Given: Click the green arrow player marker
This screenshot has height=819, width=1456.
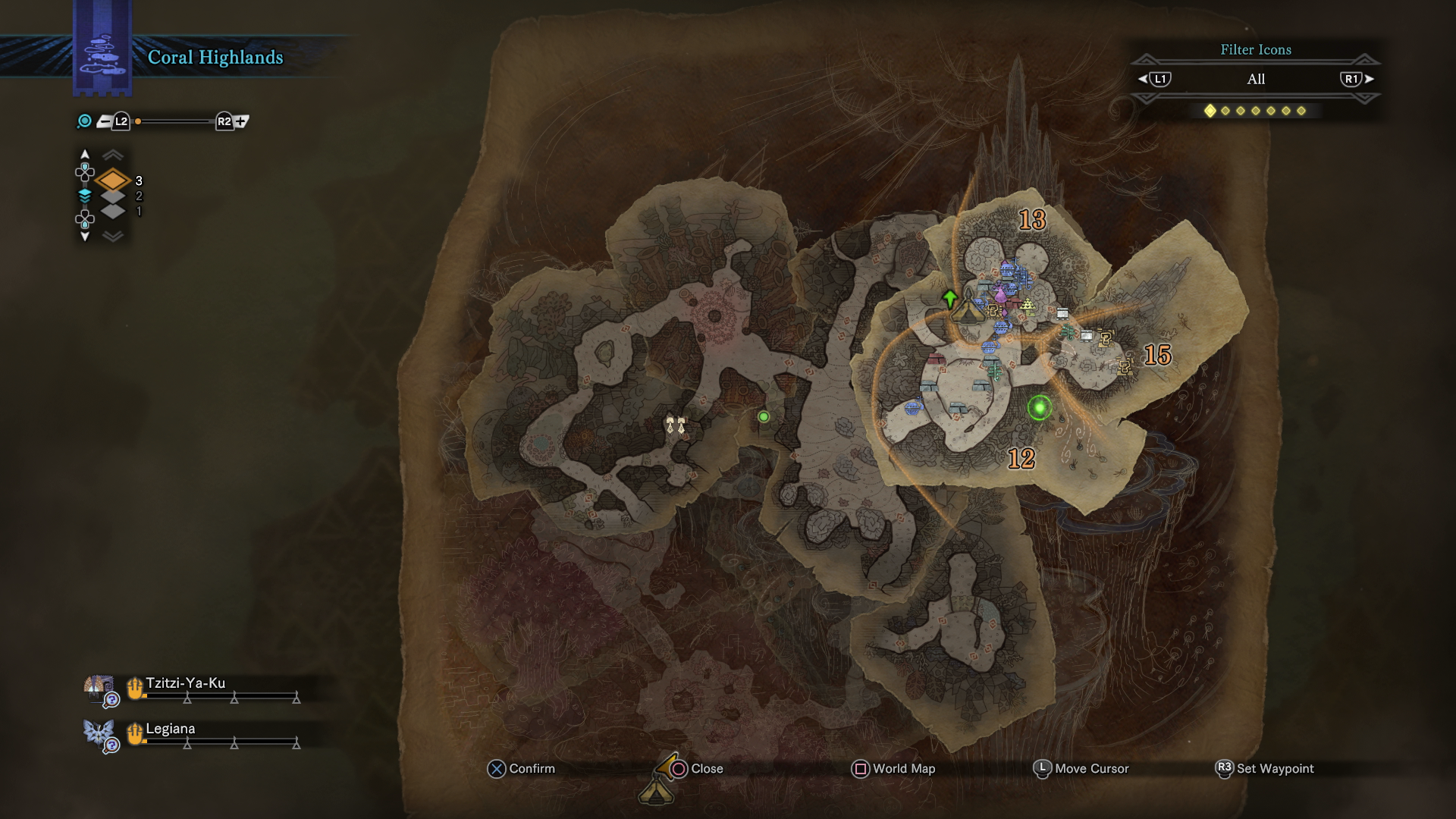Looking at the screenshot, I should (x=949, y=297).
